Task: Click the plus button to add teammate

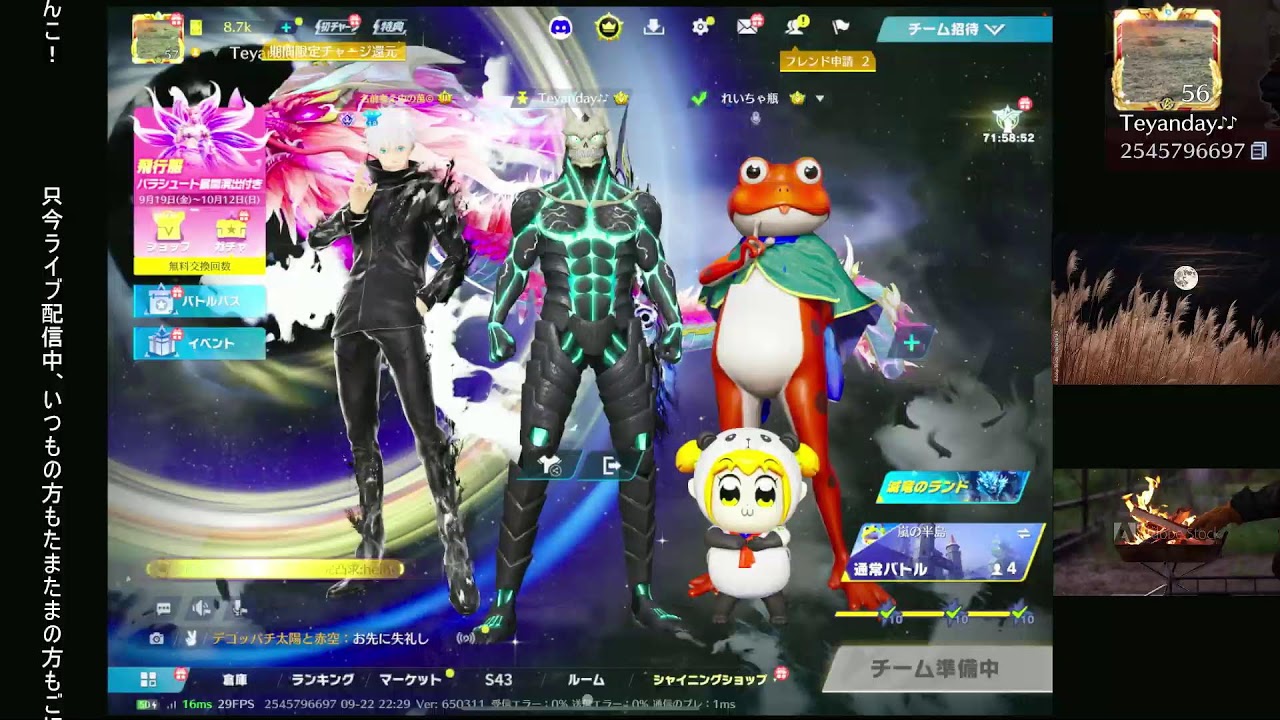Action: click(x=911, y=344)
